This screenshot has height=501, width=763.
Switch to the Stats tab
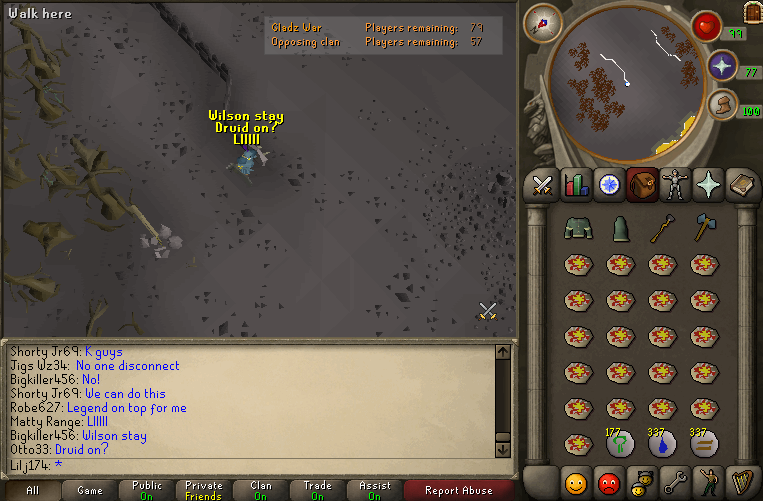pyautogui.click(x=575, y=184)
